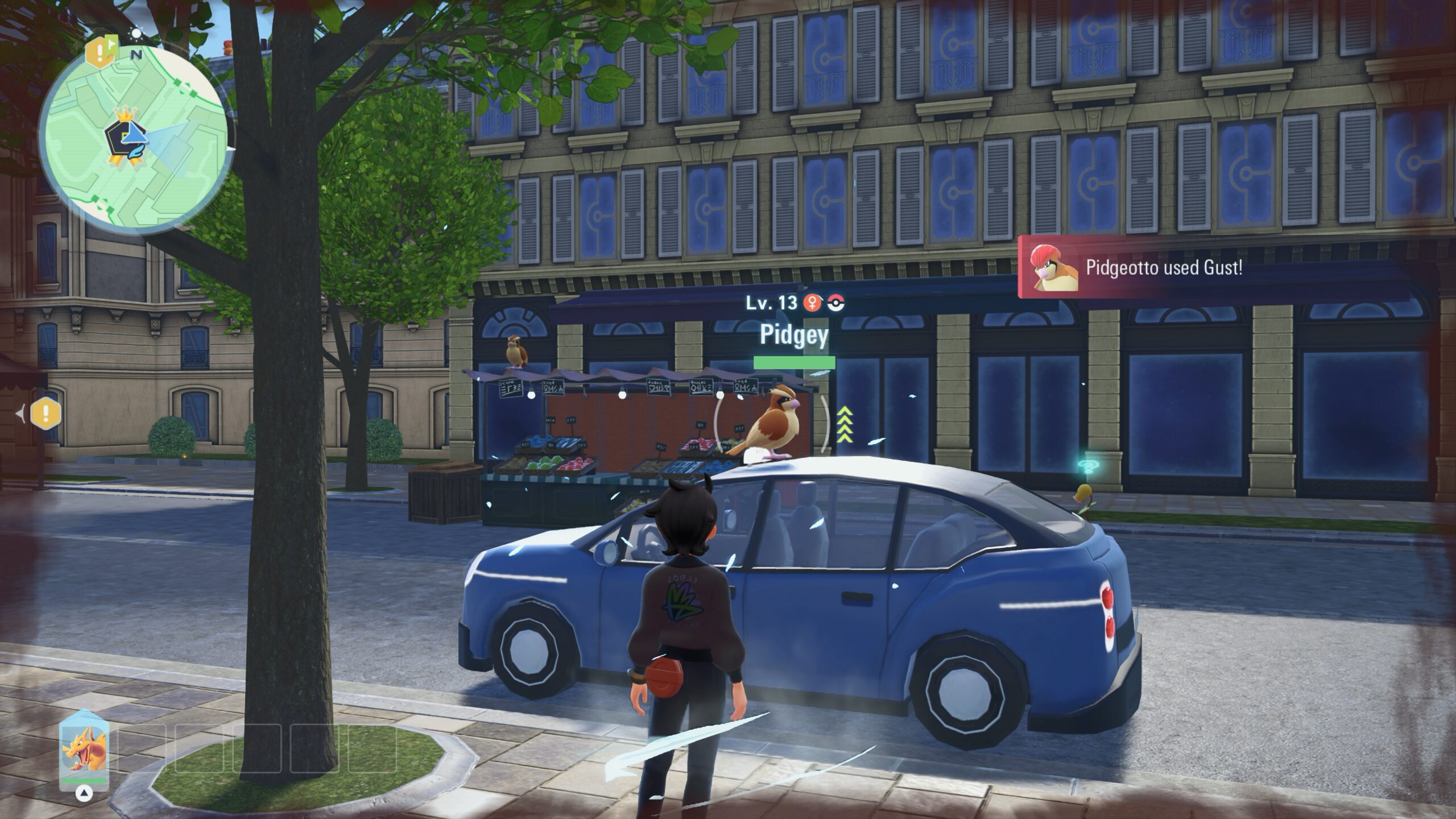Open the circular minimap
Viewport: 1456px width, 819px height.
134,140
